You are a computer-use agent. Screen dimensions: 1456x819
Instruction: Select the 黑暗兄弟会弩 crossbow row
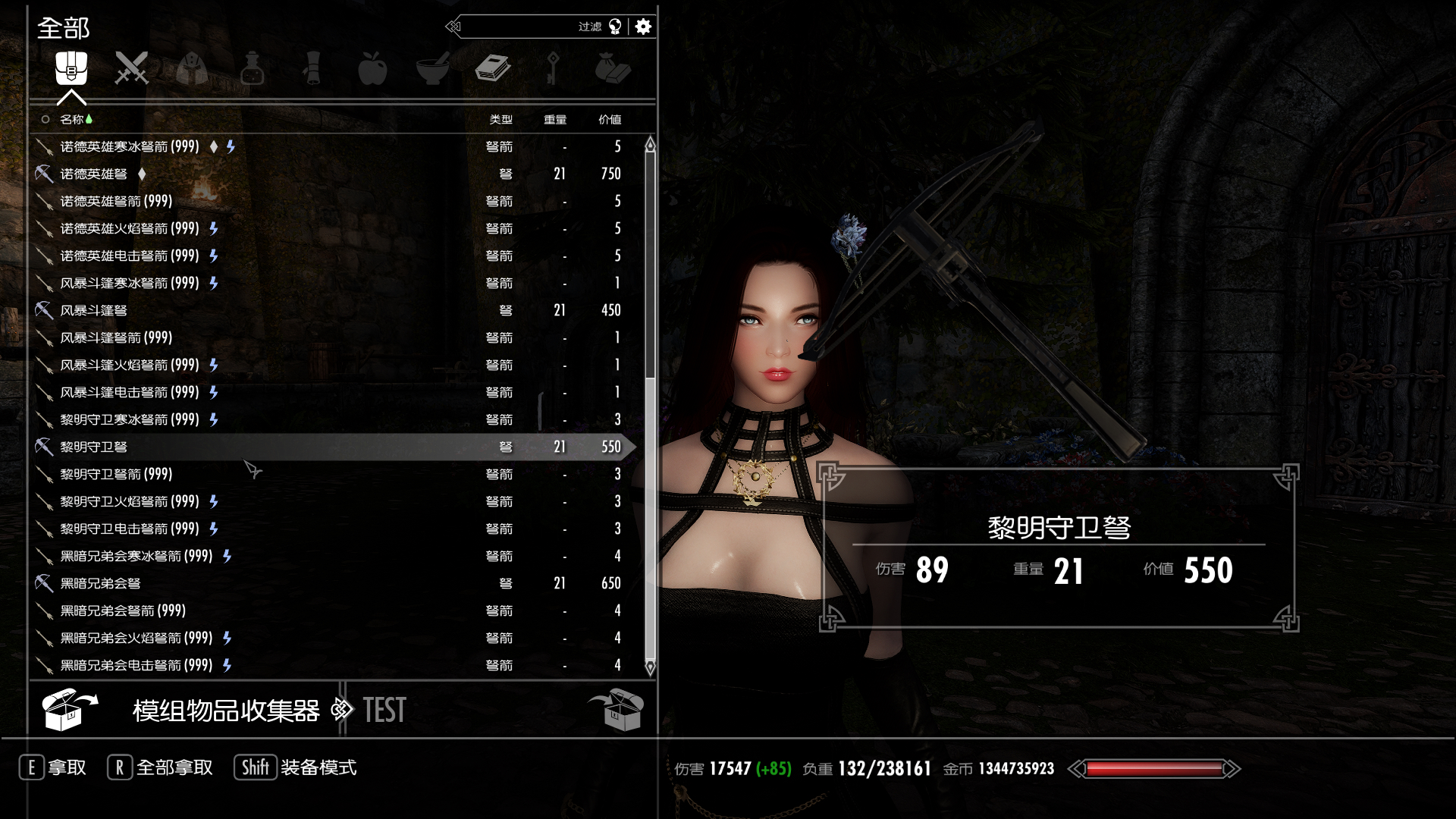pos(101,583)
